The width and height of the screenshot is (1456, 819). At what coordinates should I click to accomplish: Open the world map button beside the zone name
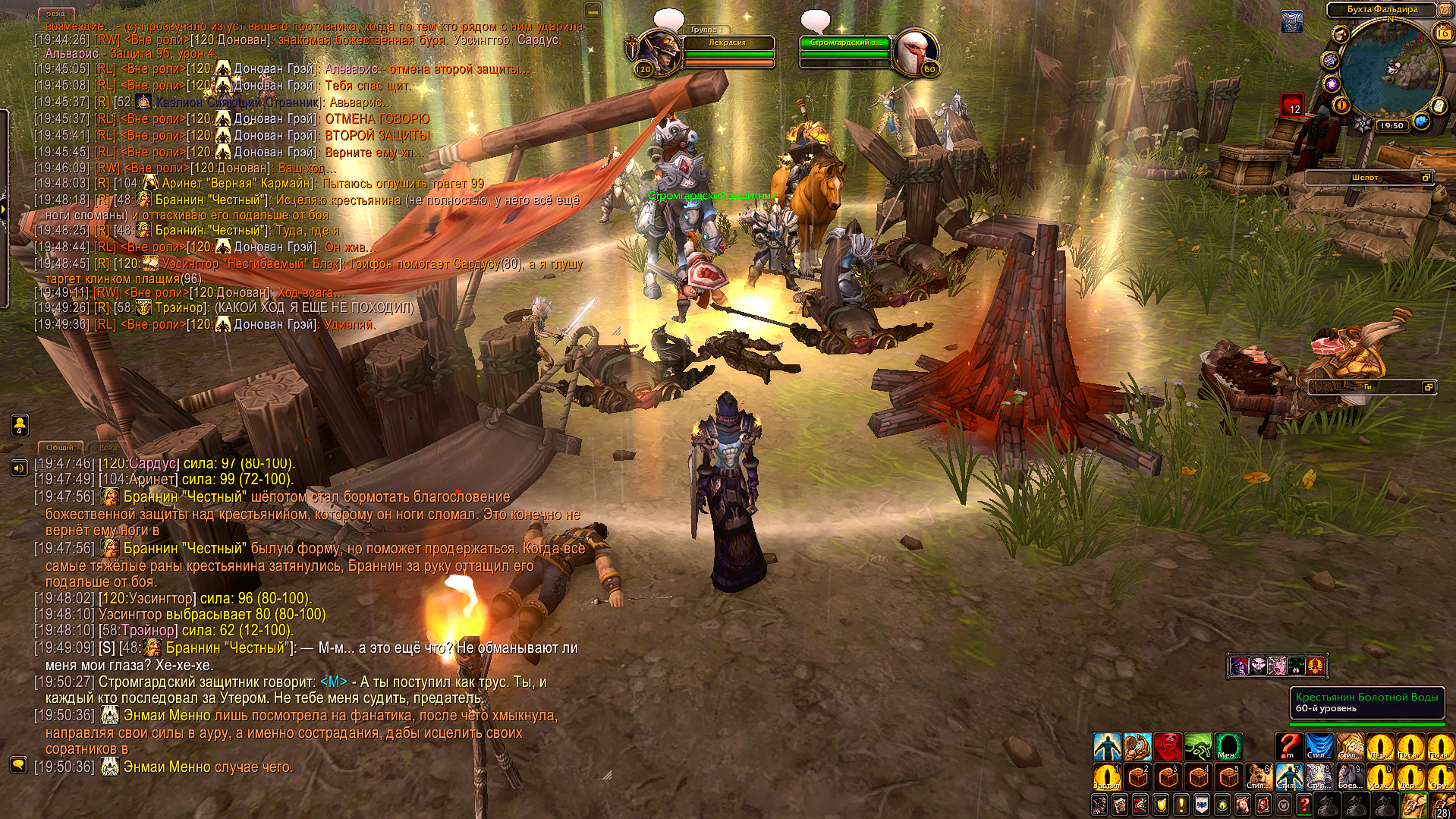tap(1445, 10)
